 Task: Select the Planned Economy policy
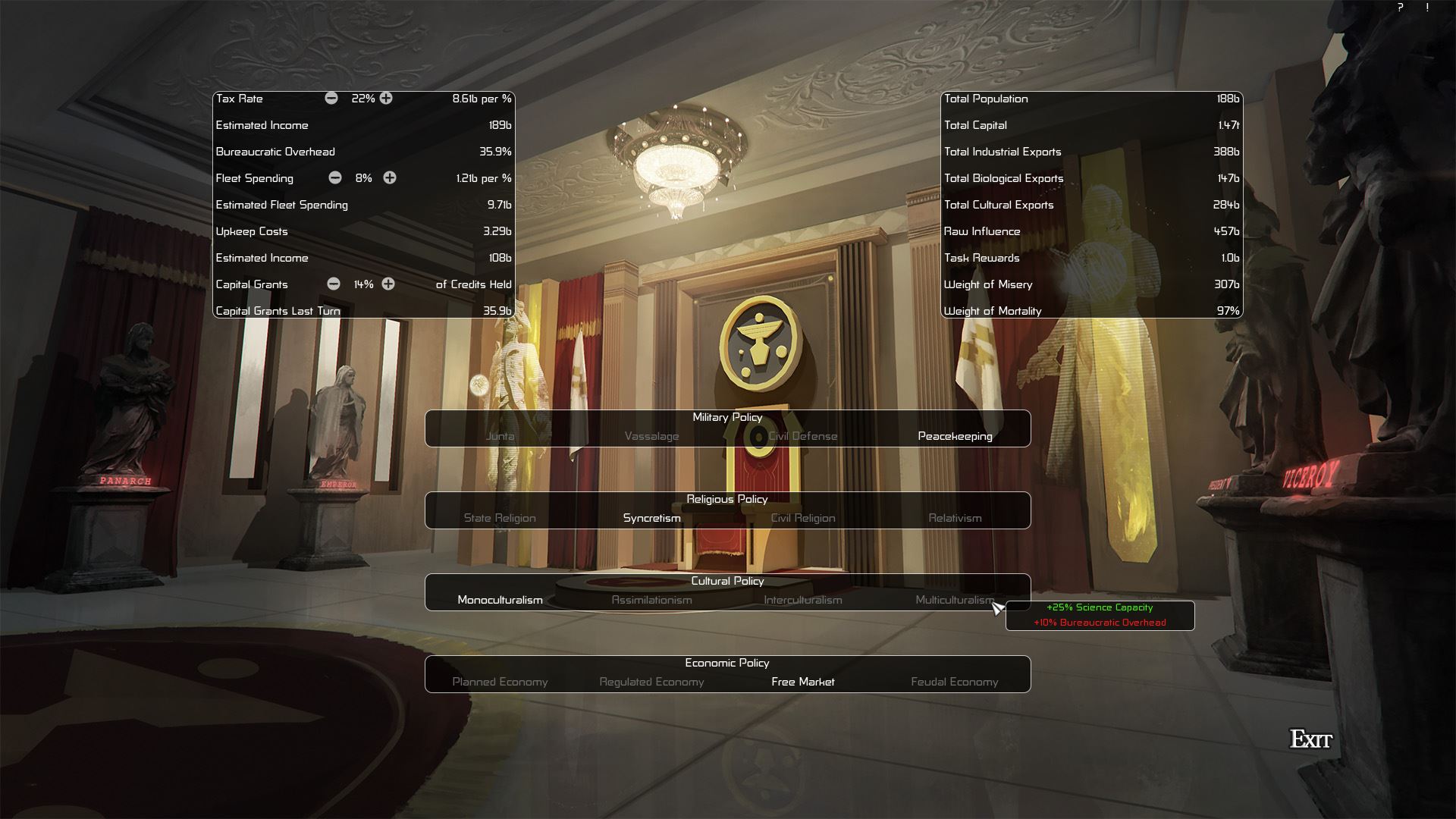tap(500, 682)
